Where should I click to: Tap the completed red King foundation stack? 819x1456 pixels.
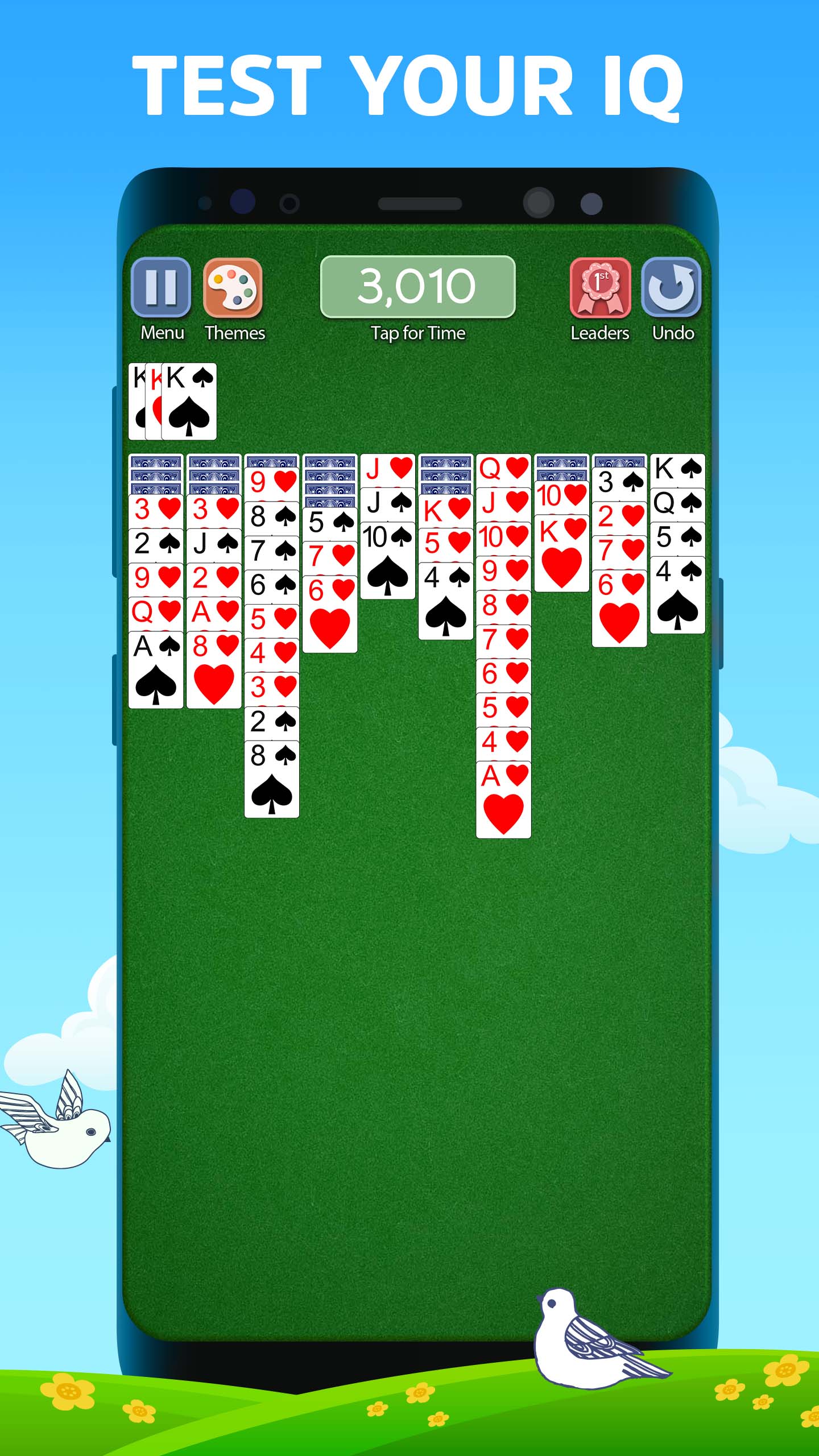click(152, 398)
